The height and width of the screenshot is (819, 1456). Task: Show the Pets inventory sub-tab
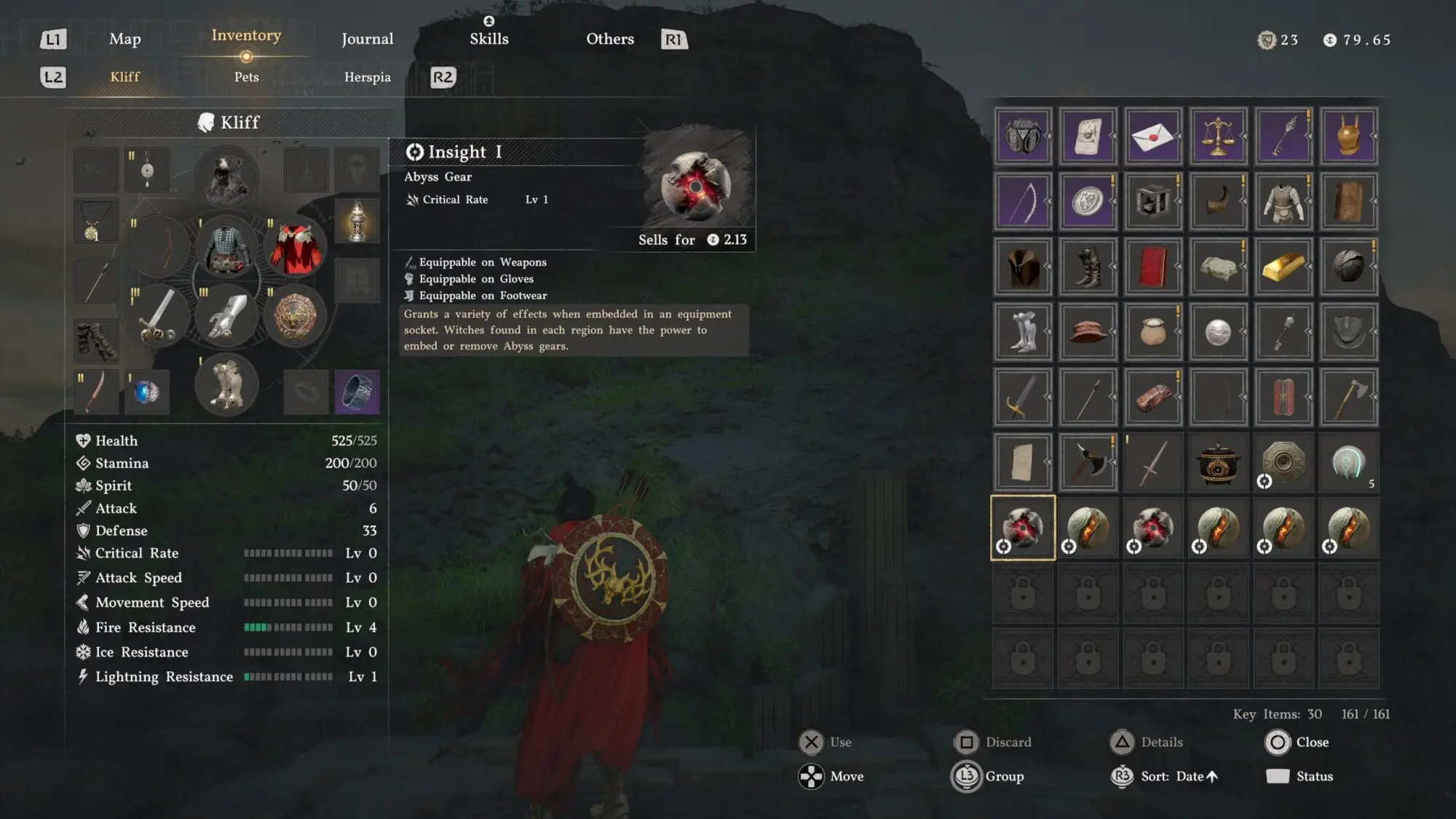246,77
